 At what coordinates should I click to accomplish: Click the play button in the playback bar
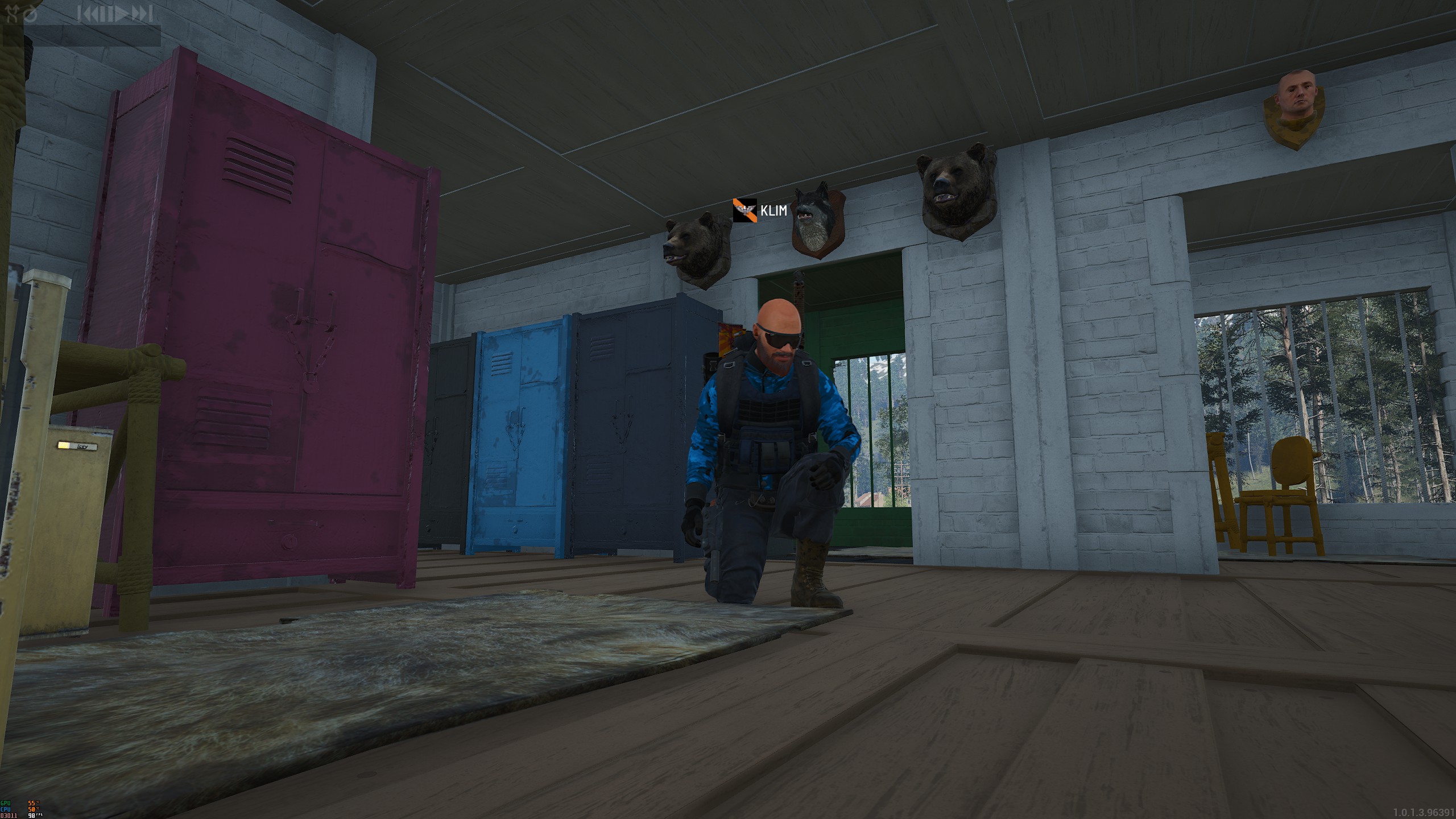(x=121, y=14)
